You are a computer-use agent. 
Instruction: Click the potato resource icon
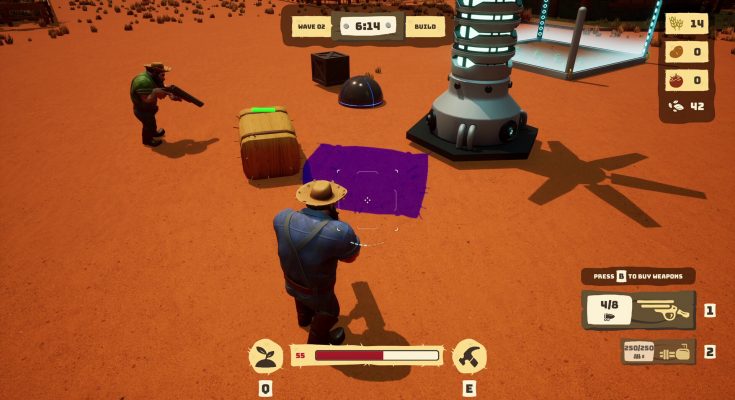(675, 52)
